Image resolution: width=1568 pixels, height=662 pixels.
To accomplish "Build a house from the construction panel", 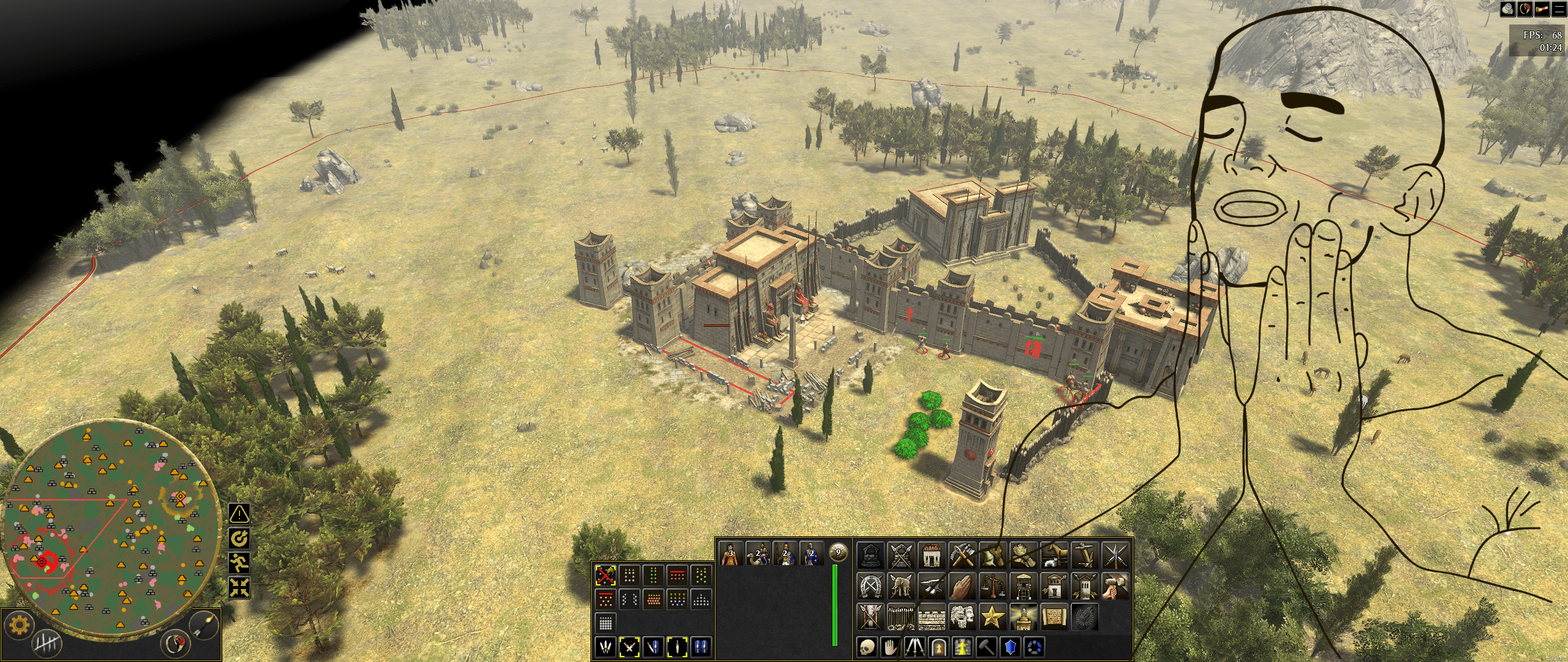I will pos(931,555).
